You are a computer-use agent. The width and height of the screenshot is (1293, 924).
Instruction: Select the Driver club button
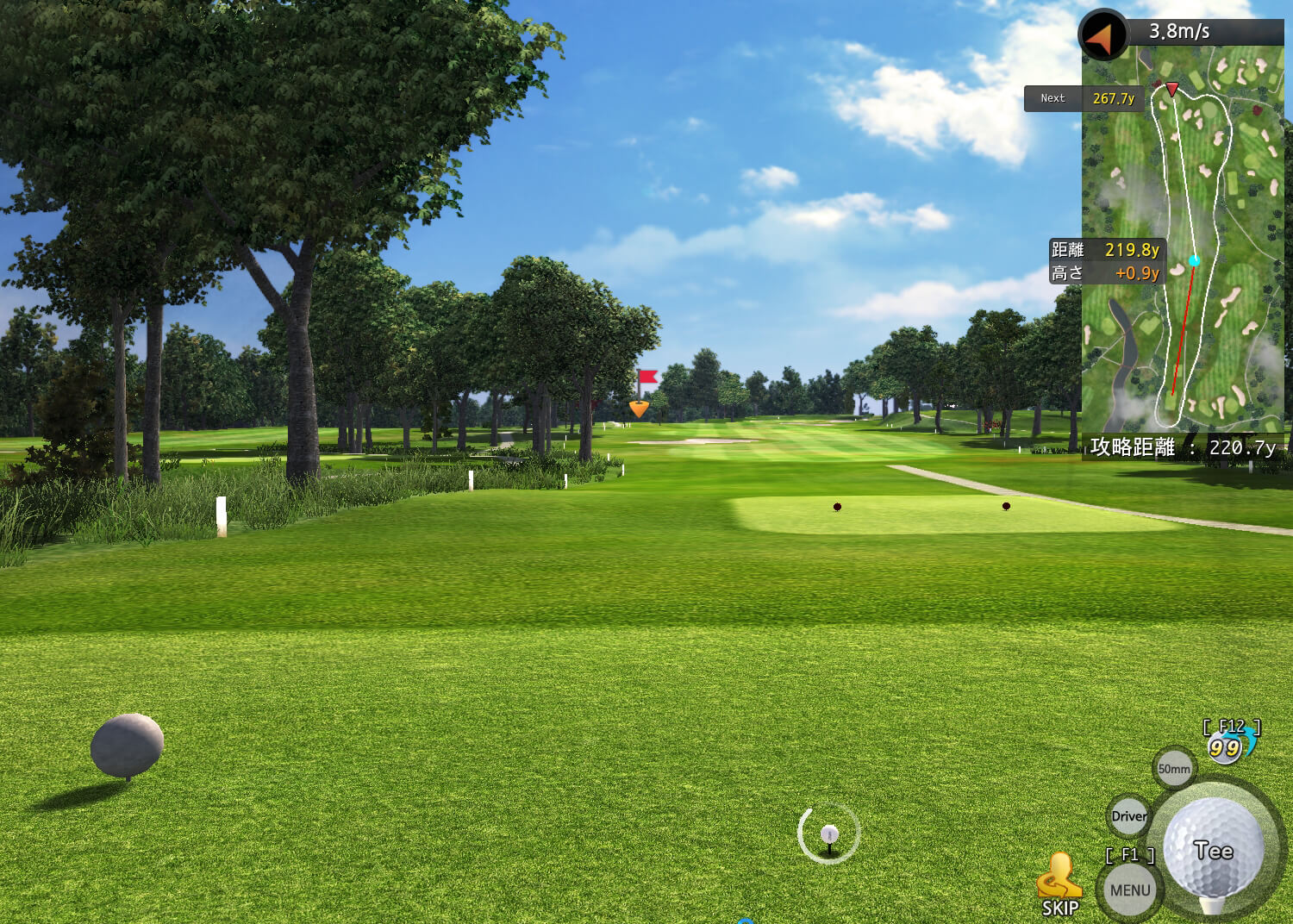point(1128,816)
